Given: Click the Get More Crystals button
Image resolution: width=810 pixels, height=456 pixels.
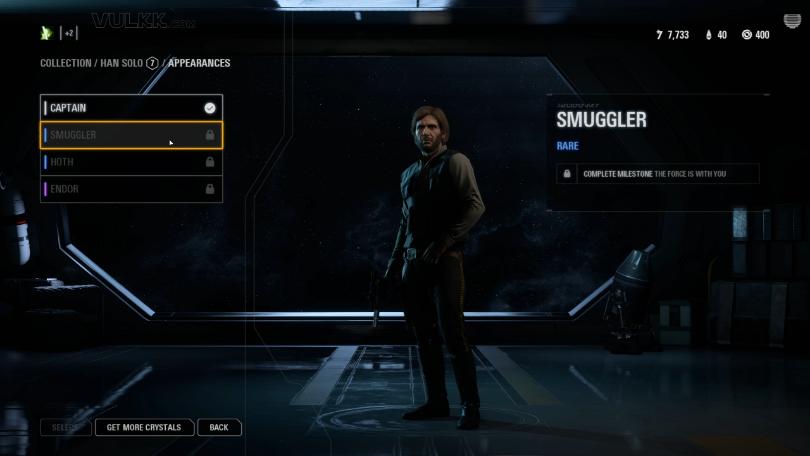Looking at the screenshot, I should pyautogui.click(x=144, y=427).
